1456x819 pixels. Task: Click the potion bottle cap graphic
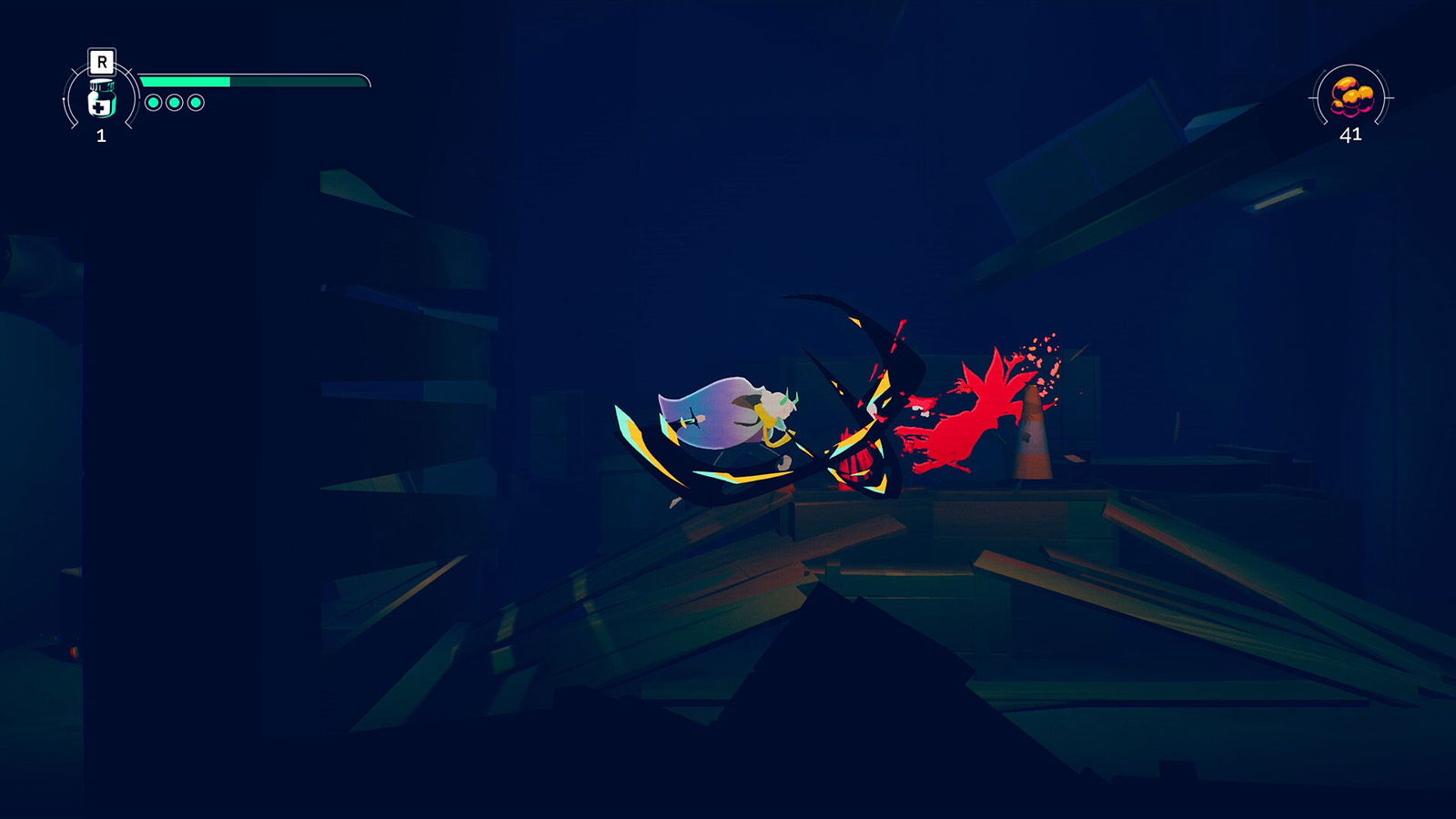102,85
